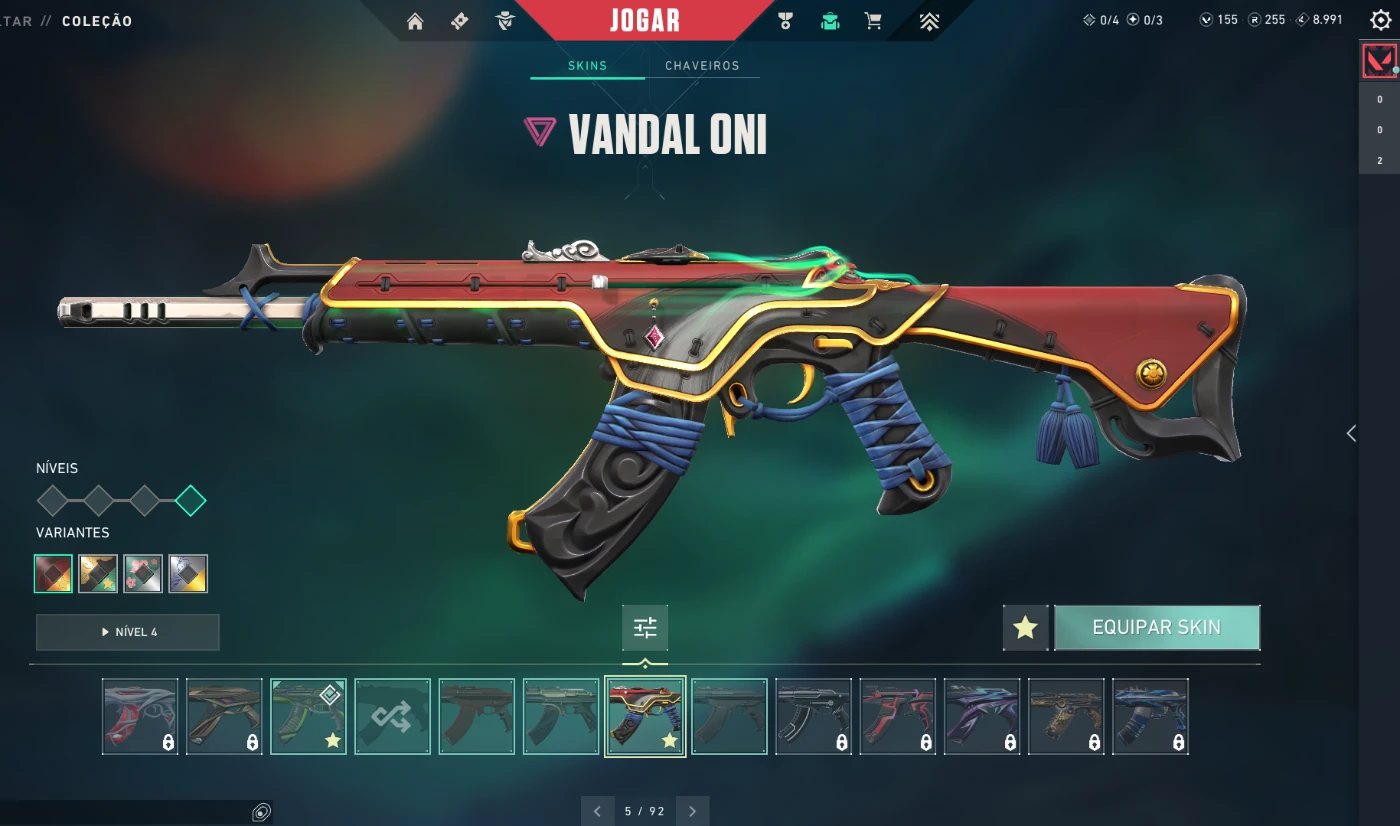
Task: Open the store shopping cart icon
Action: click(x=873, y=21)
